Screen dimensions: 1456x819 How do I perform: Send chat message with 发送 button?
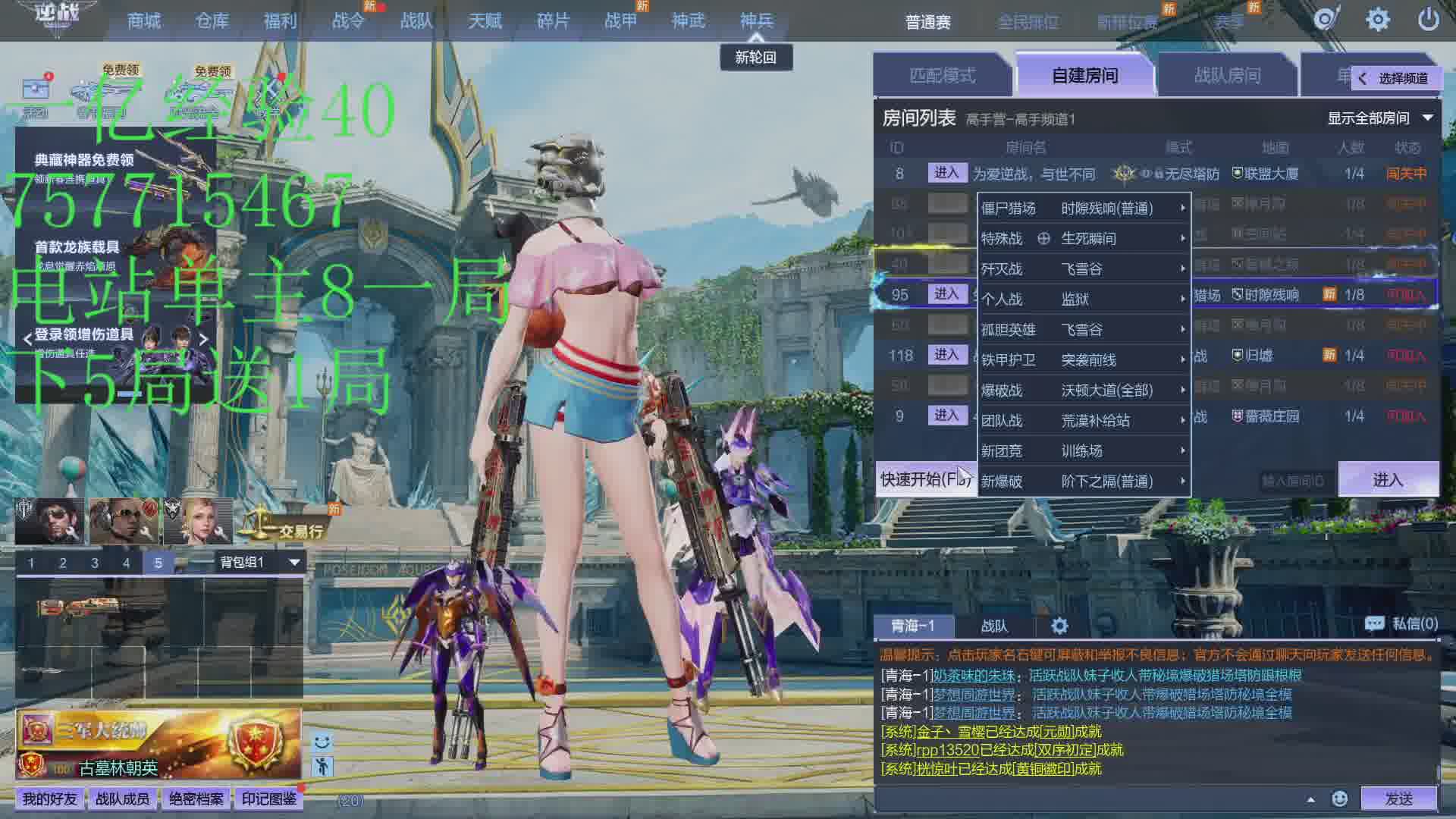click(1398, 798)
